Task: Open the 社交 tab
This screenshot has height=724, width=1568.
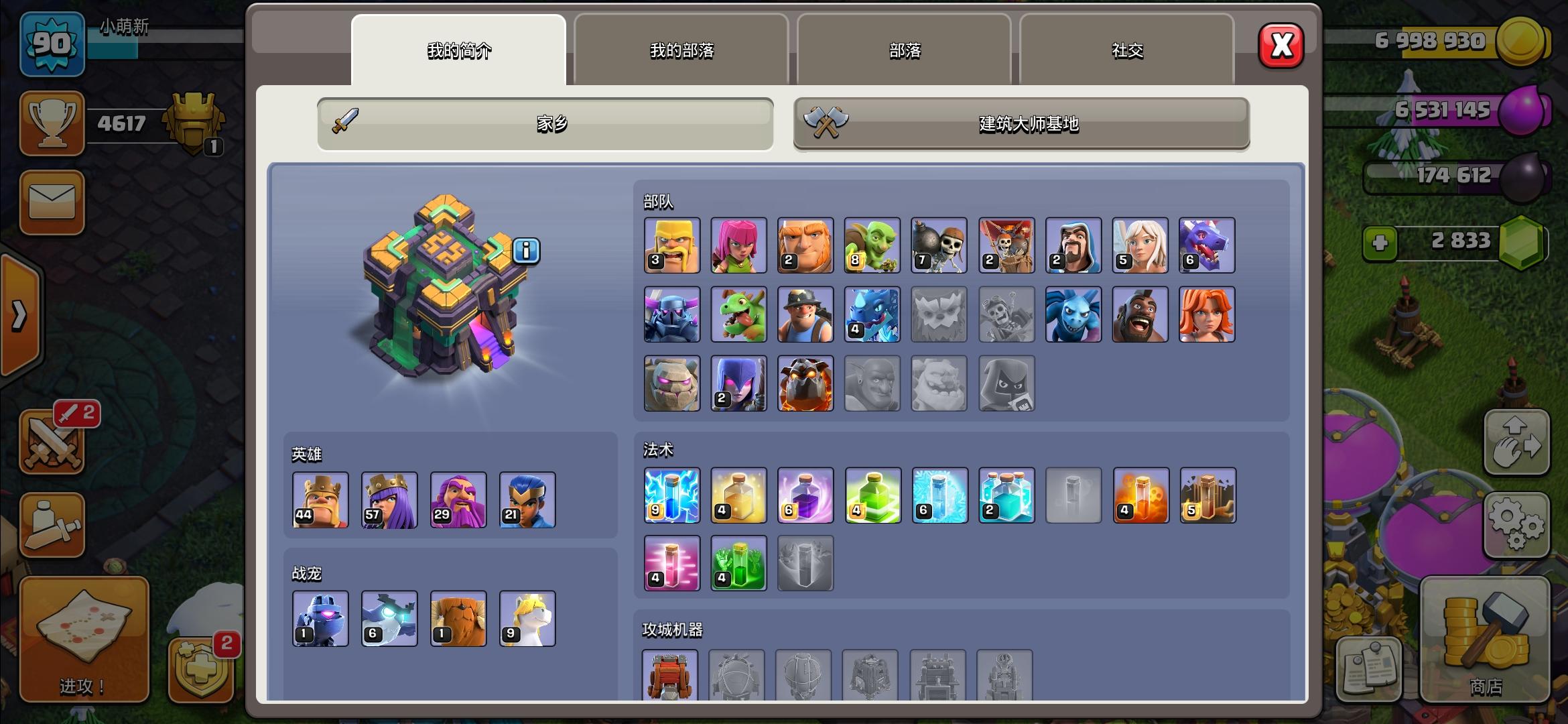Action: 1126,51
